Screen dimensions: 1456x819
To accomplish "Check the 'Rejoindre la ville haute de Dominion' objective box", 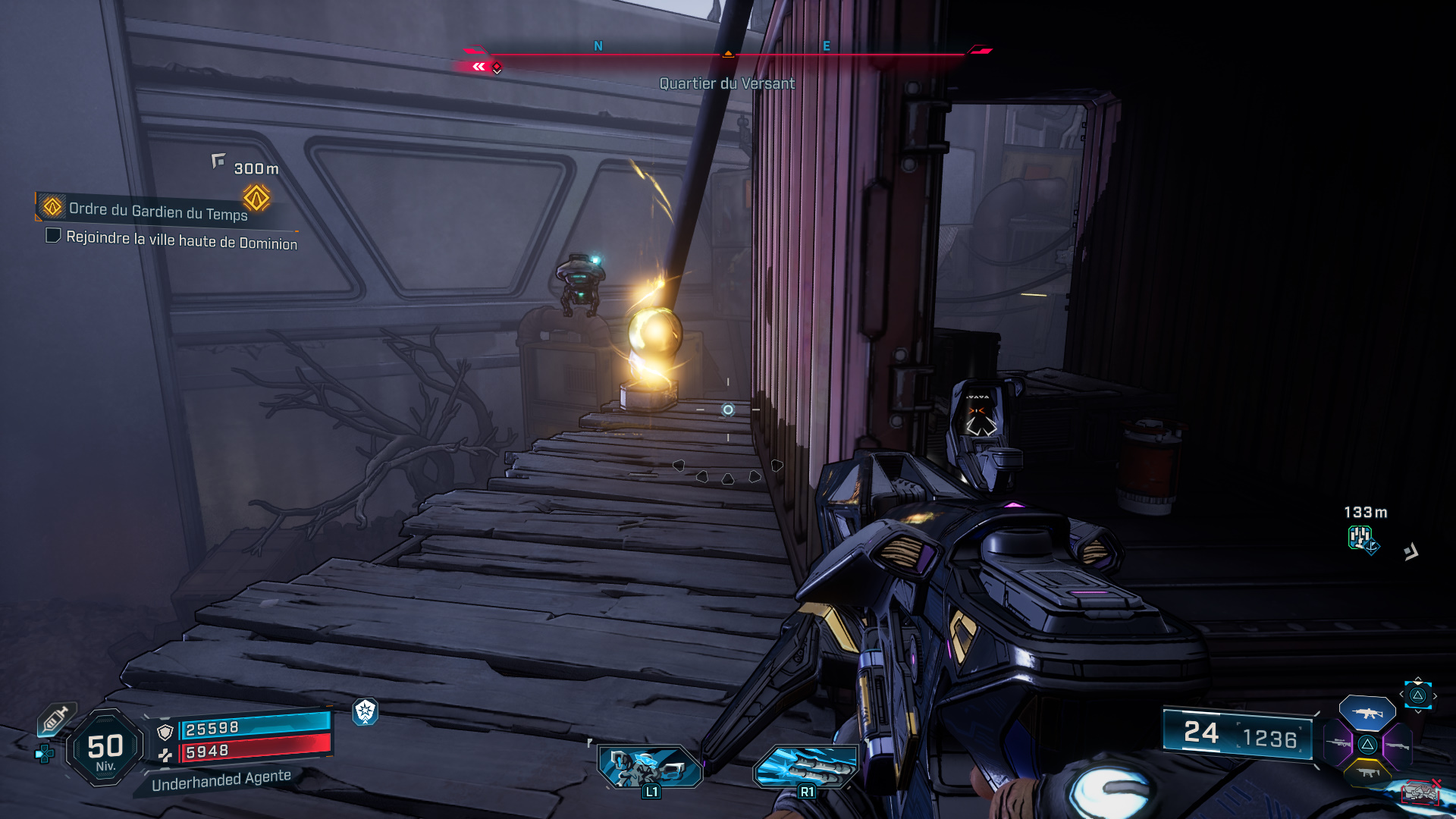I will (x=53, y=237).
